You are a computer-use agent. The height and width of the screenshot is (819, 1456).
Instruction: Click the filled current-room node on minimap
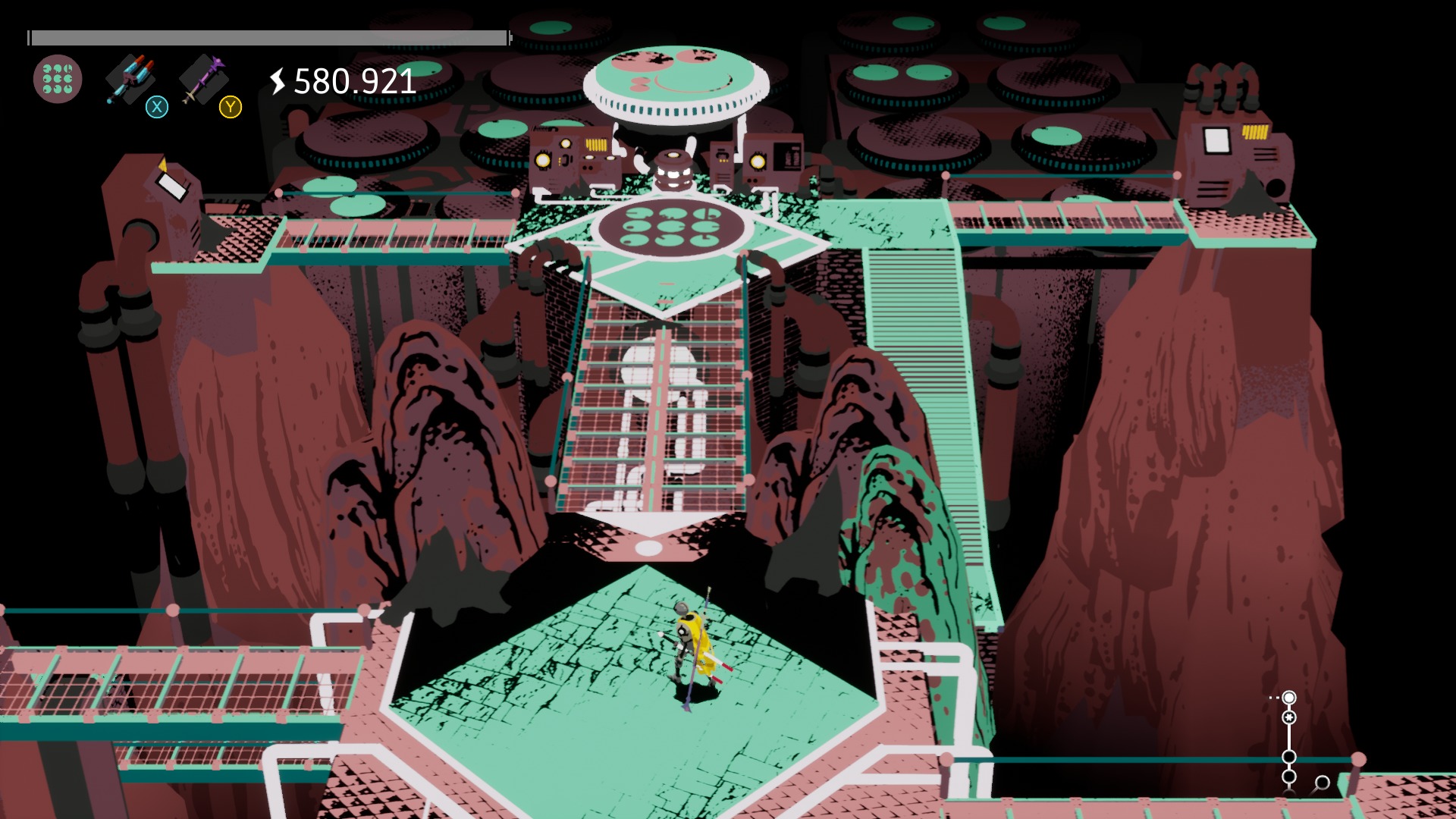click(x=1289, y=698)
